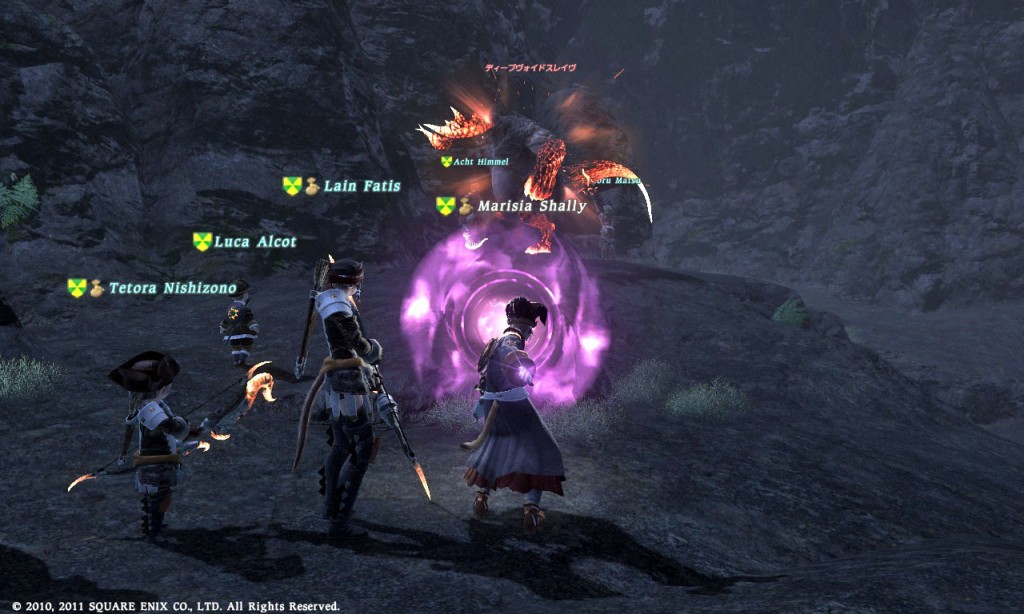Select the small Acht Himmel nameplate
Screen dimensions: 1024x614
(481, 161)
